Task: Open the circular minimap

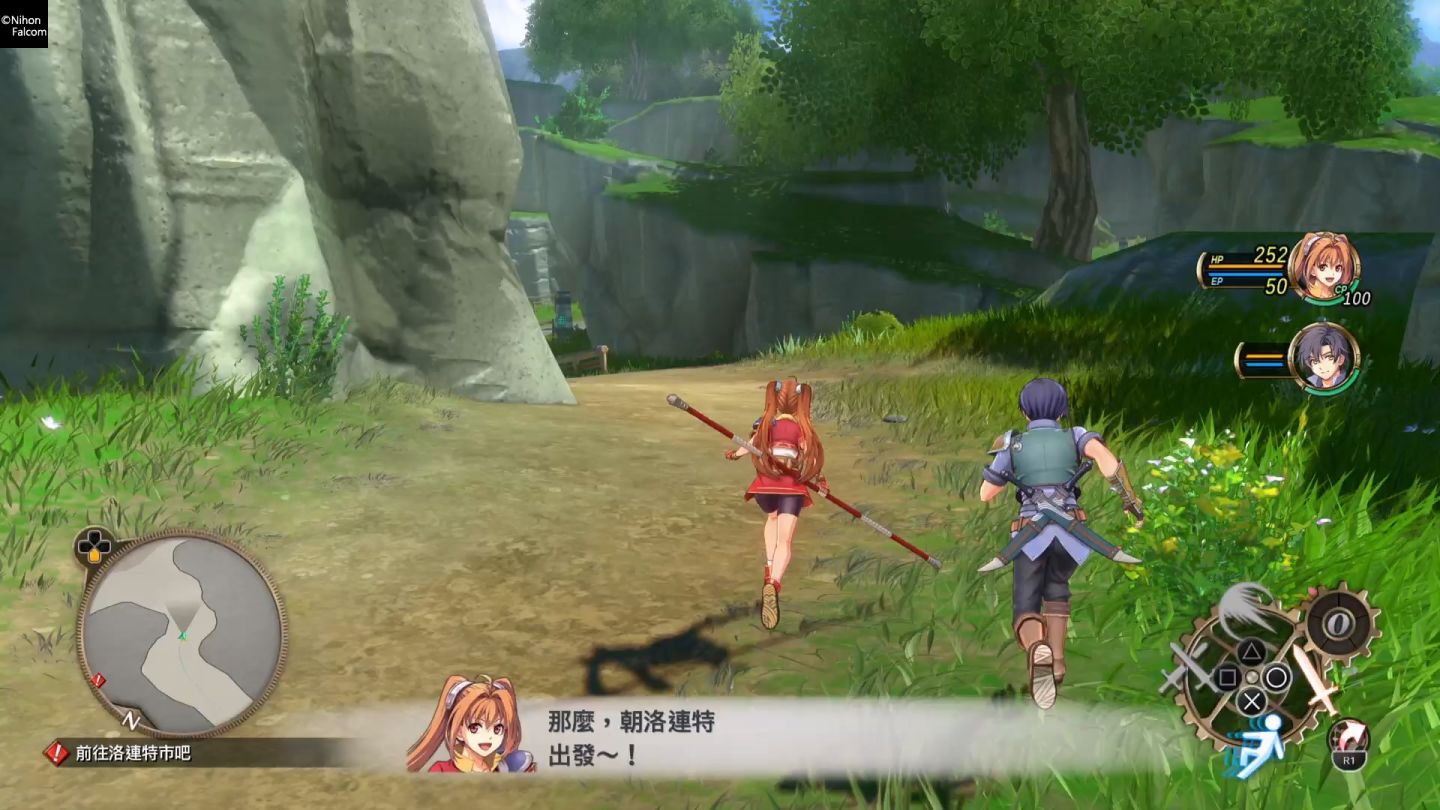Action: [181, 634]
